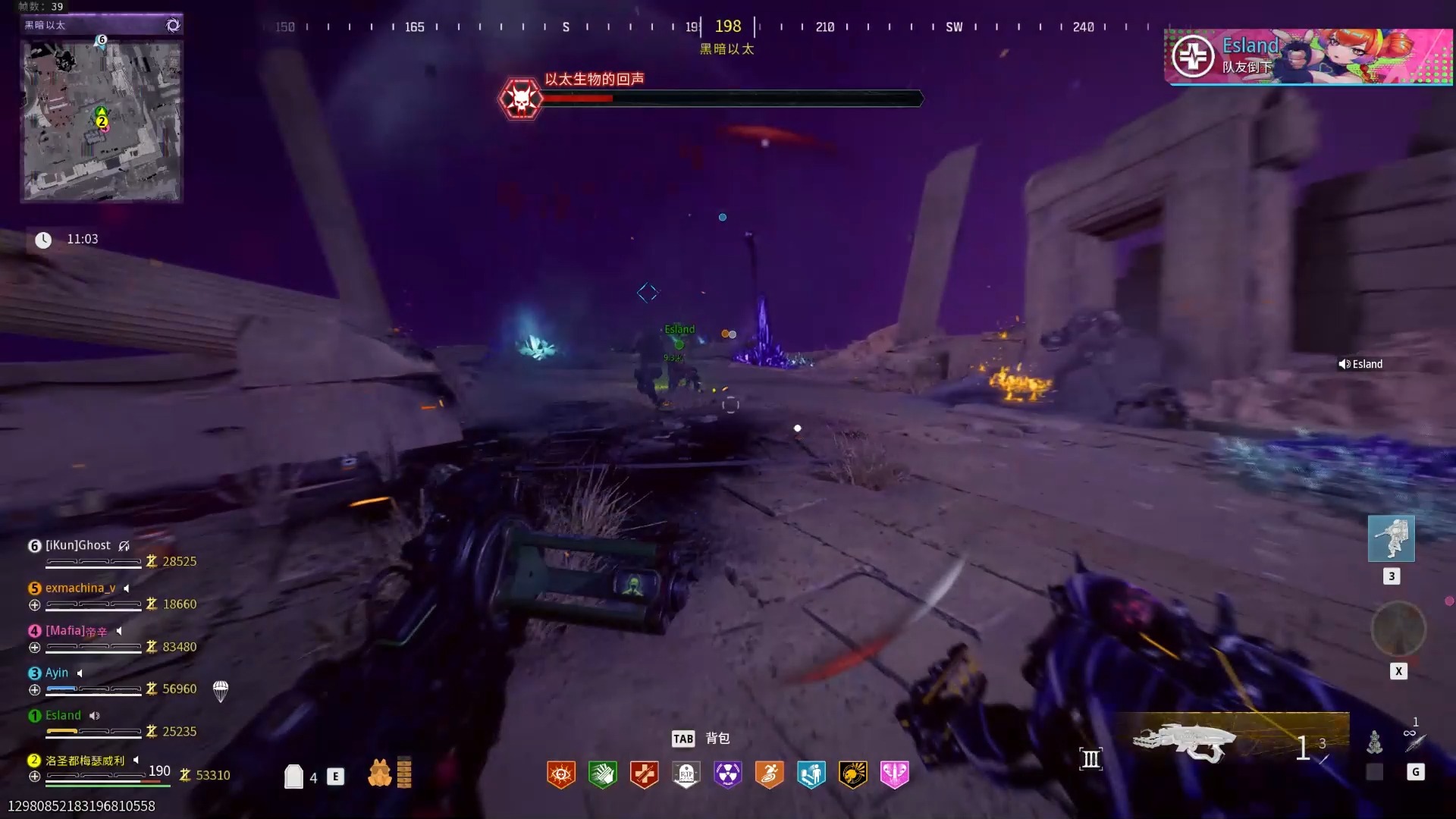Select player [iKun]Ghost in the squad list

[78, 545]
